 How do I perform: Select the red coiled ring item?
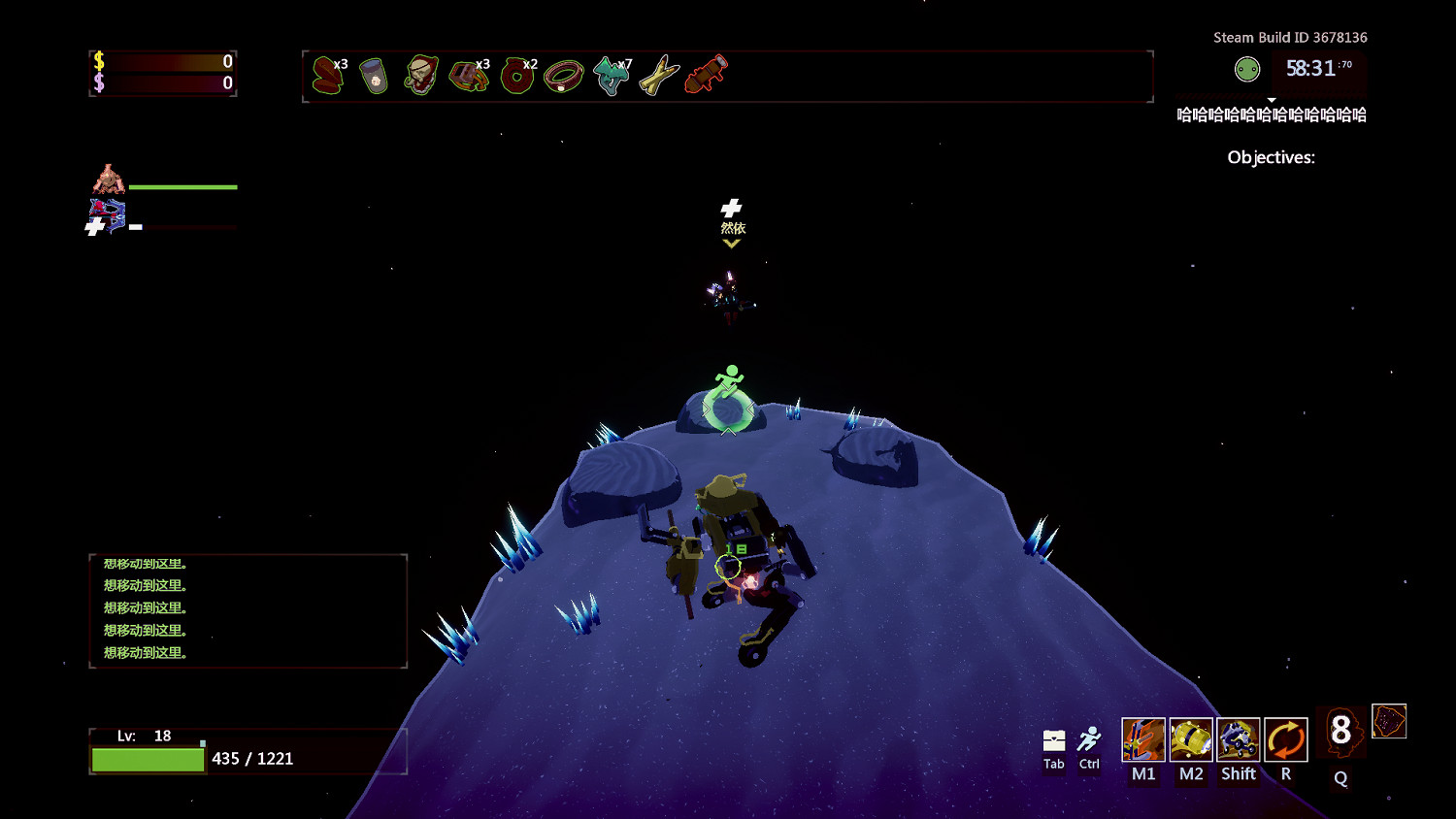click(516, 76)
